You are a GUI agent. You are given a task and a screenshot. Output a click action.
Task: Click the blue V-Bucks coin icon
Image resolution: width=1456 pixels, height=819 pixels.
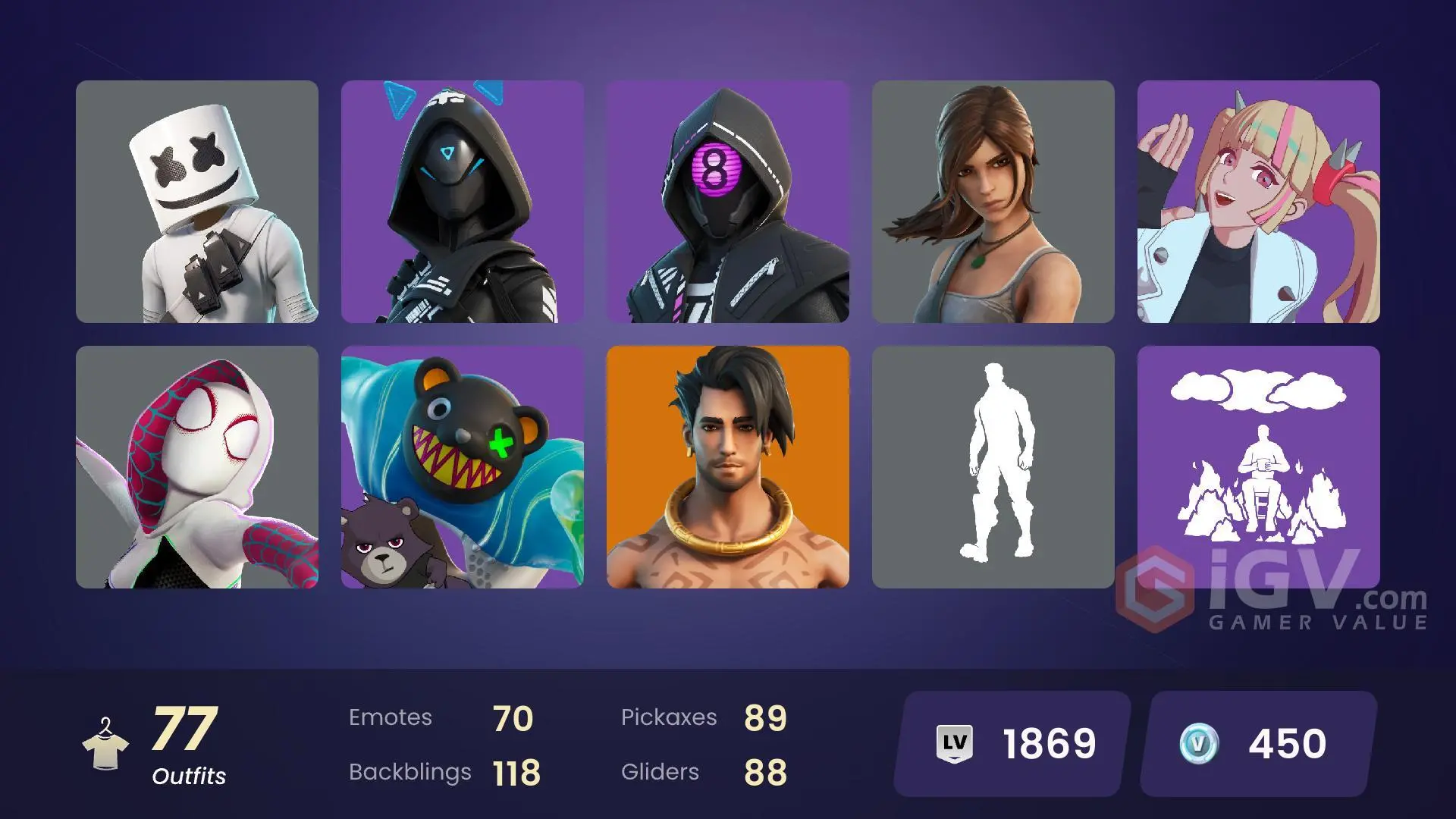[x=1195, y=743]
